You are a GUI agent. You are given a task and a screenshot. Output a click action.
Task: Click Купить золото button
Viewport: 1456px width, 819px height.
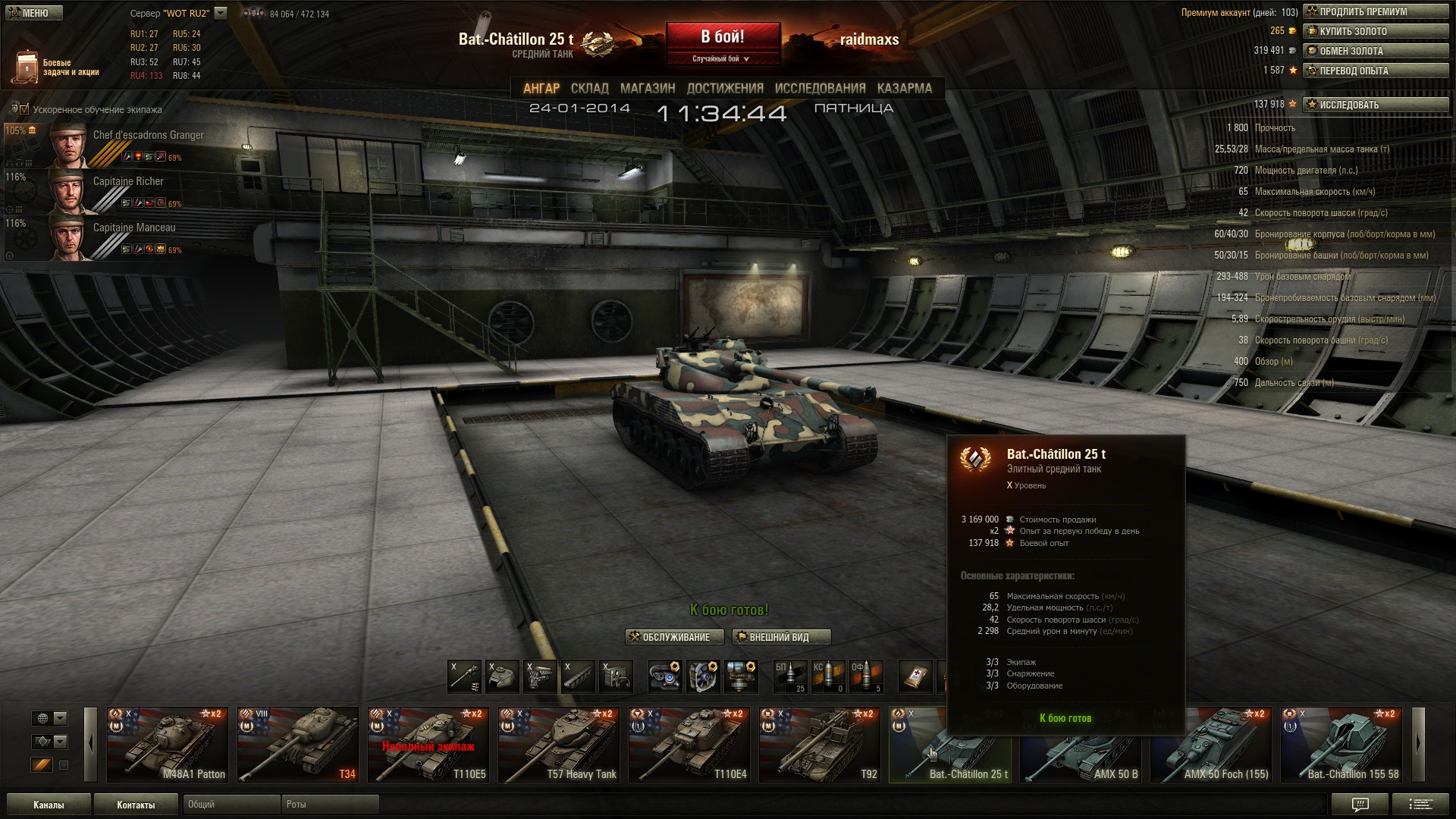click(1375, 32)
